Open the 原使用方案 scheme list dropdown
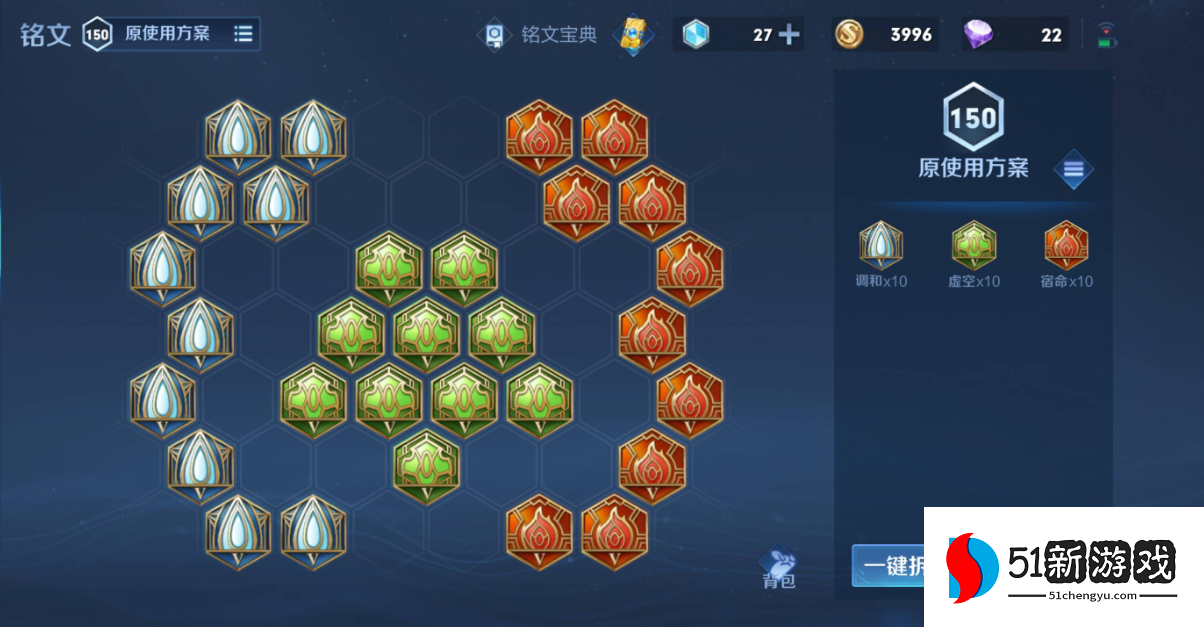The image size is (1204, 627). tap(243, 34)
